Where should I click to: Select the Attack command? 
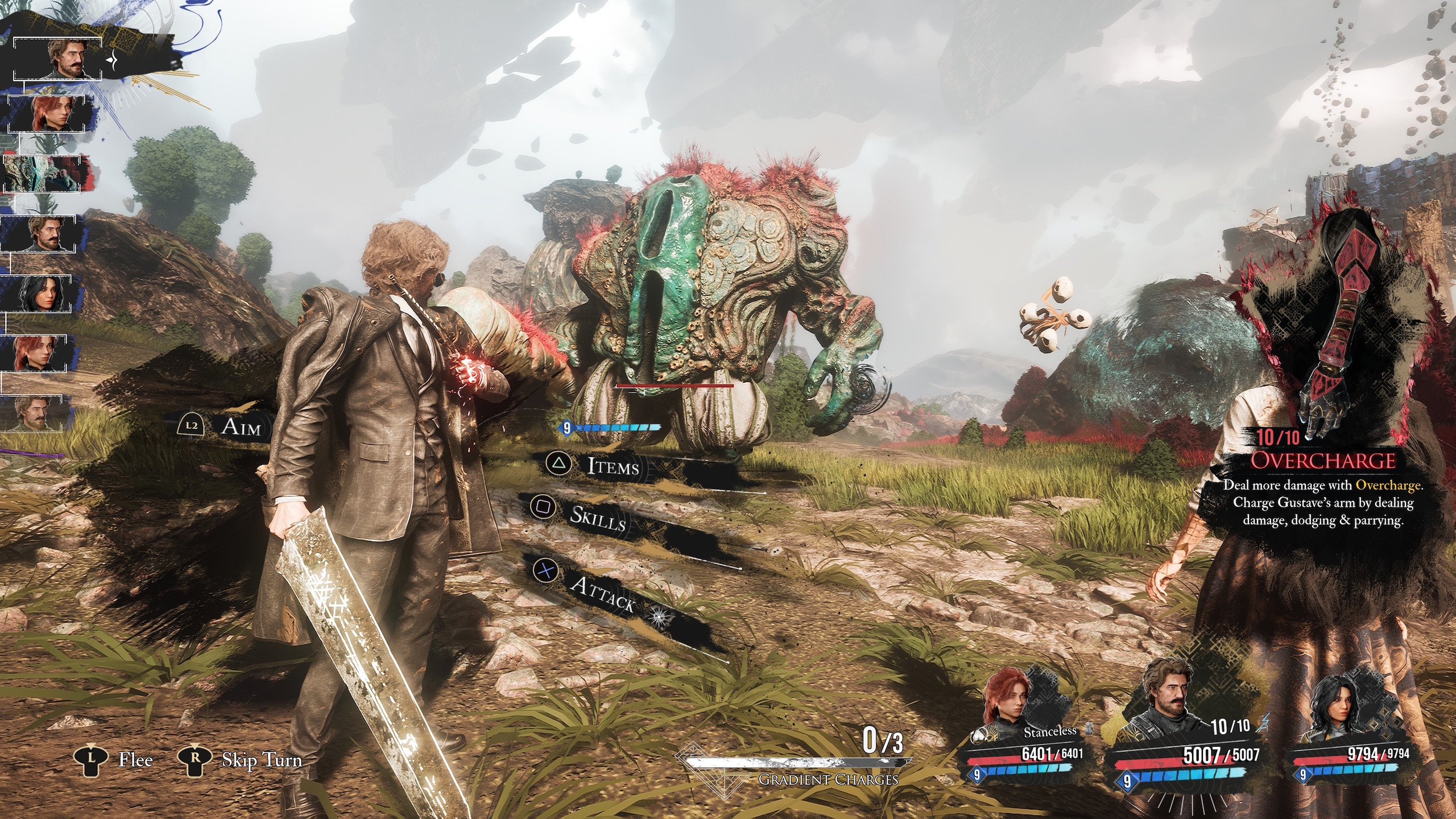[x=602, y=593]
